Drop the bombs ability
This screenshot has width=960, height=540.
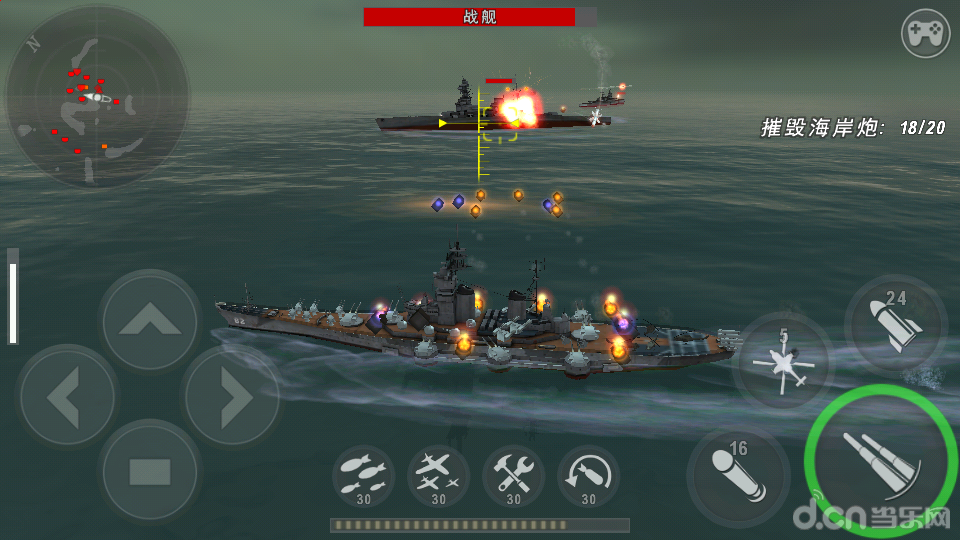click(x=363, y=475)
